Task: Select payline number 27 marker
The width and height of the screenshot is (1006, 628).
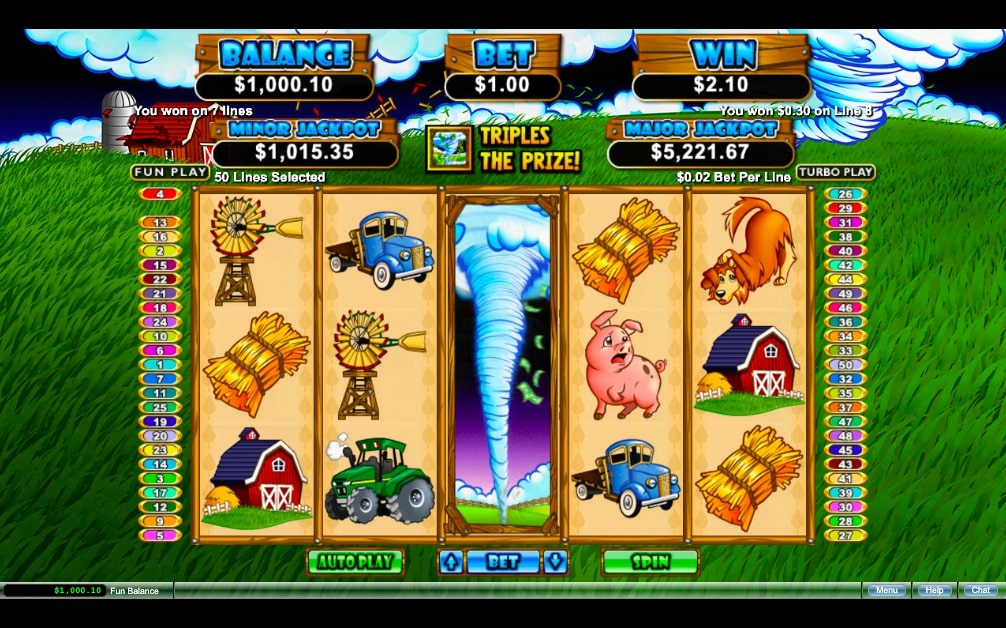Action: pyautogui.click(x=845, y=535)
